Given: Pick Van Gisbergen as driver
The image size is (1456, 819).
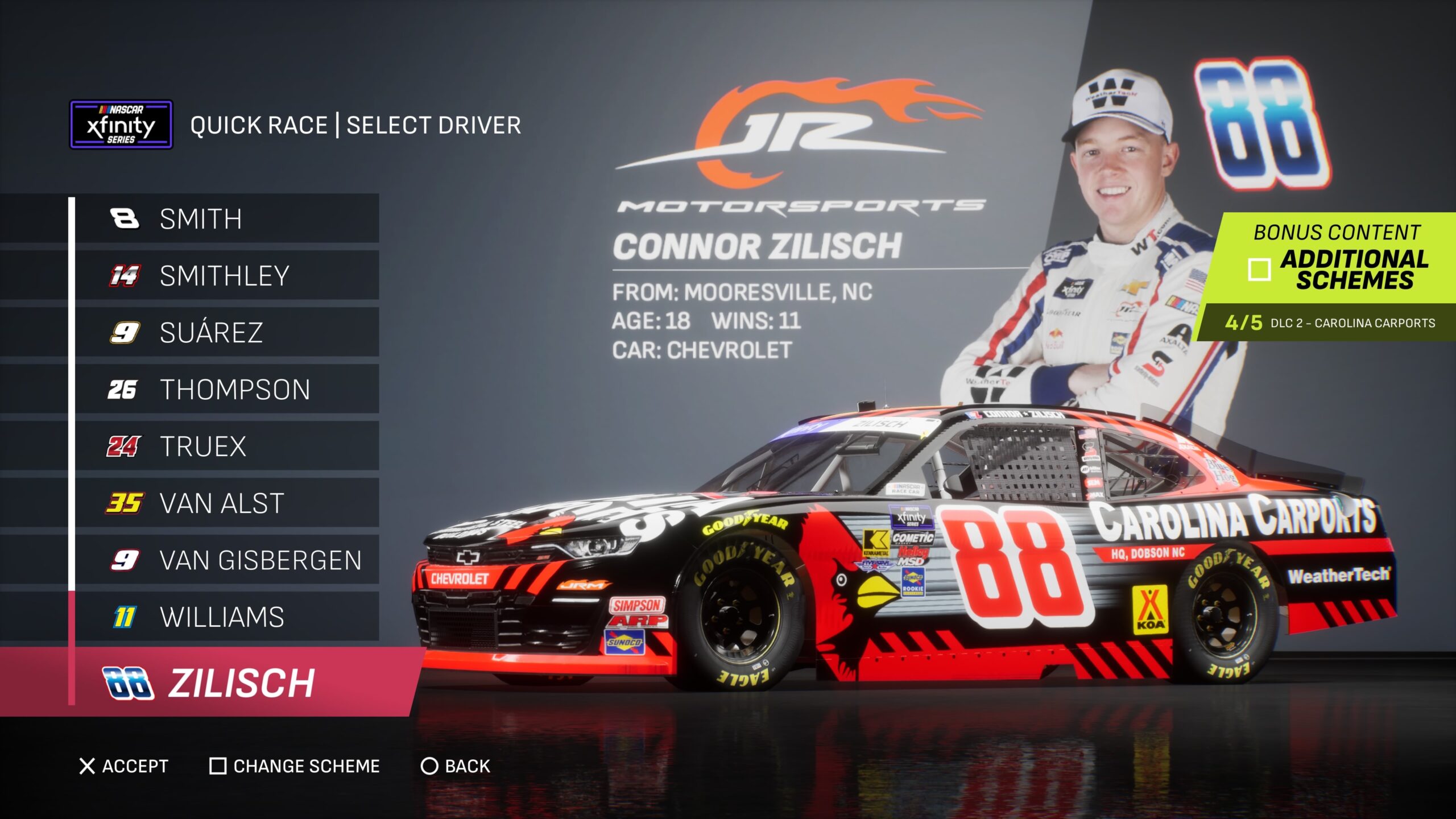Looking at the screenshot, I should [226, 560].
